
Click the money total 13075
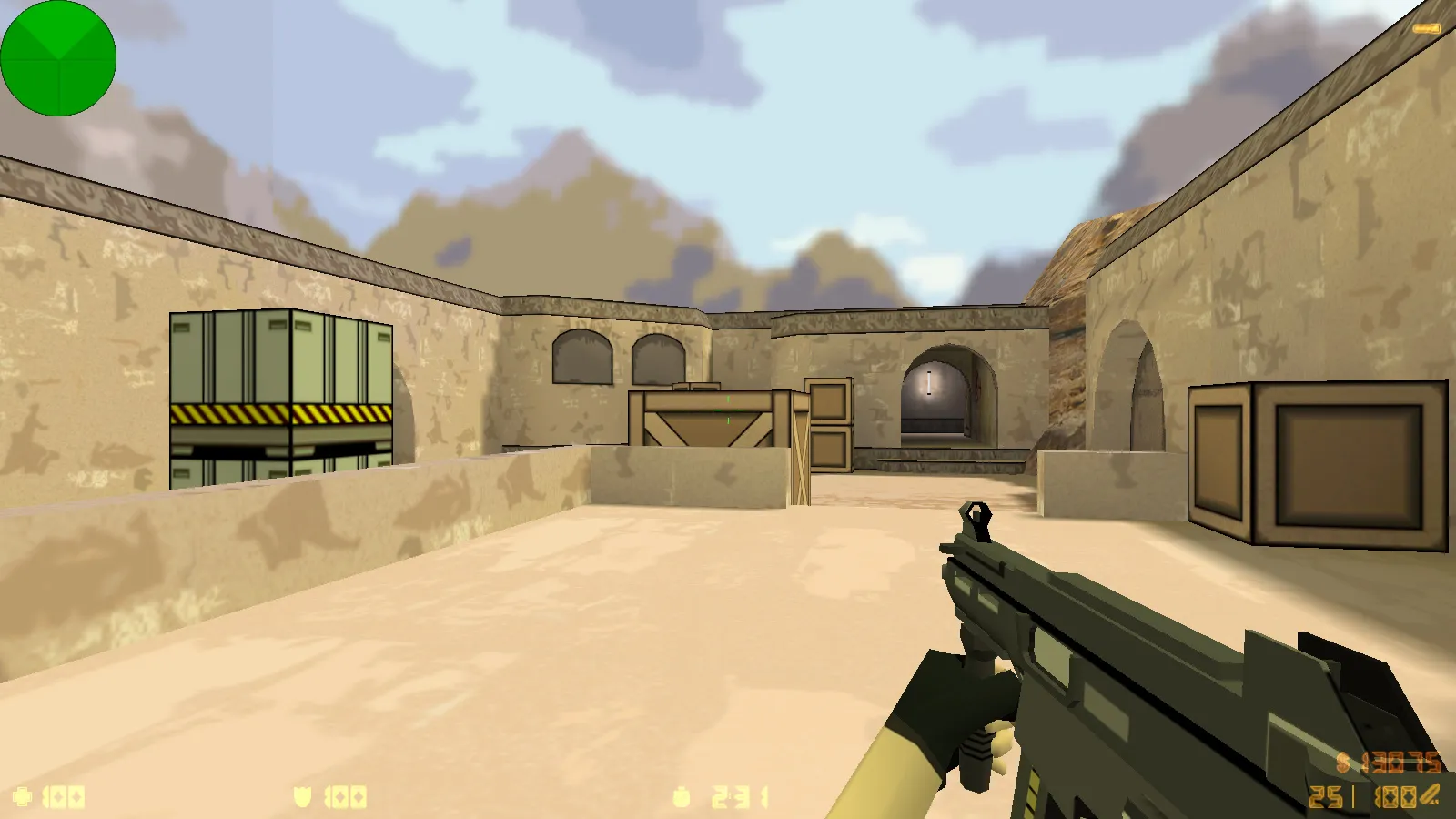pyautogui.click(x=1401, y=763)
